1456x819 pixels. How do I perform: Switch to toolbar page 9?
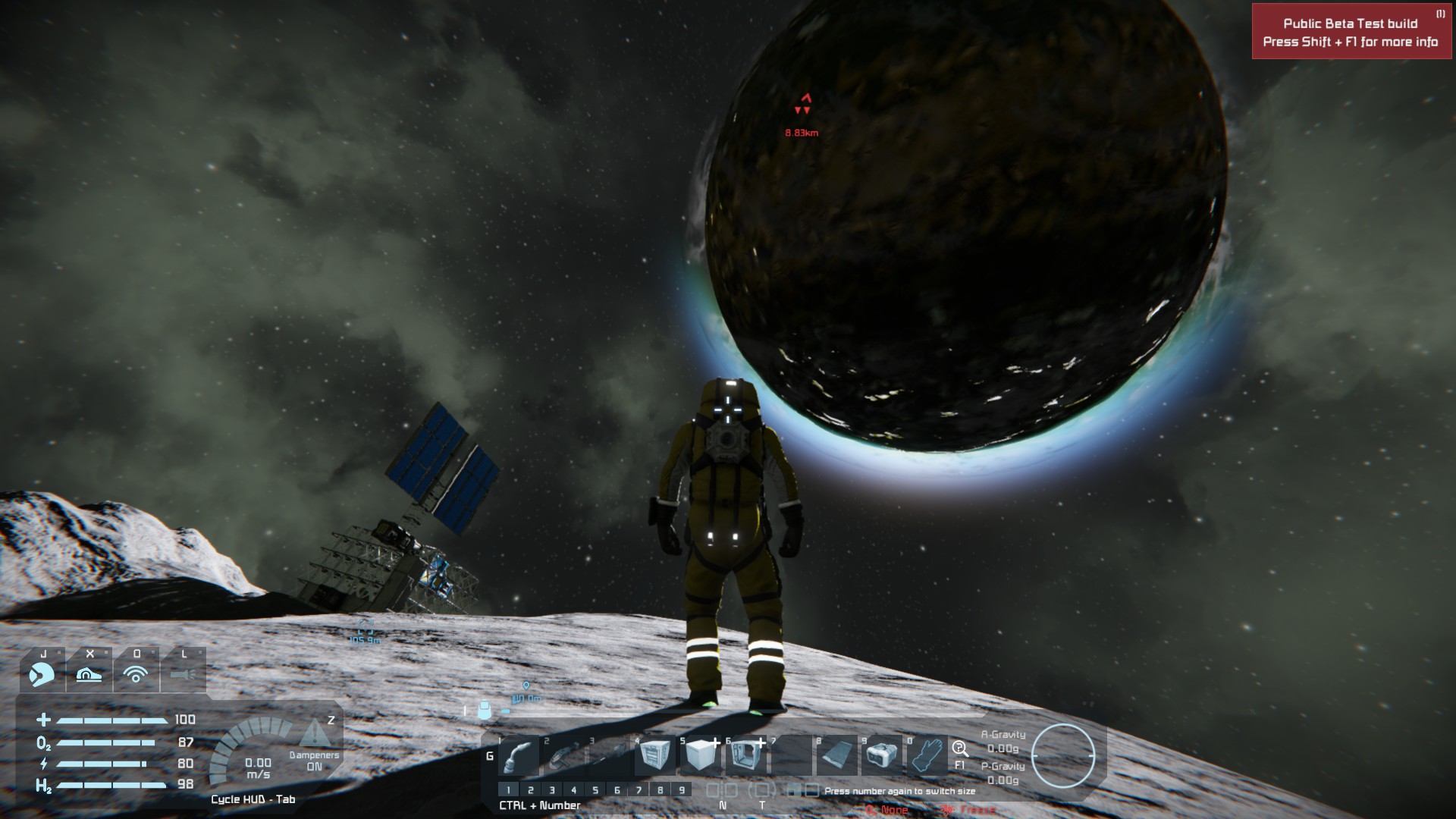pos(682,790)
